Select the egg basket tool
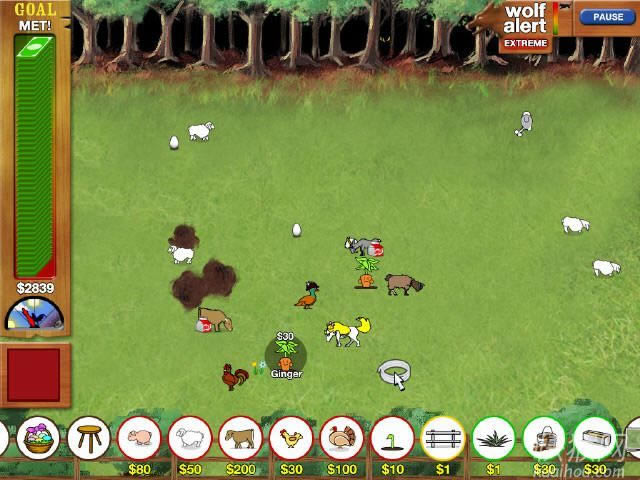This screenshot has width=640, height=480. [38, 437]
